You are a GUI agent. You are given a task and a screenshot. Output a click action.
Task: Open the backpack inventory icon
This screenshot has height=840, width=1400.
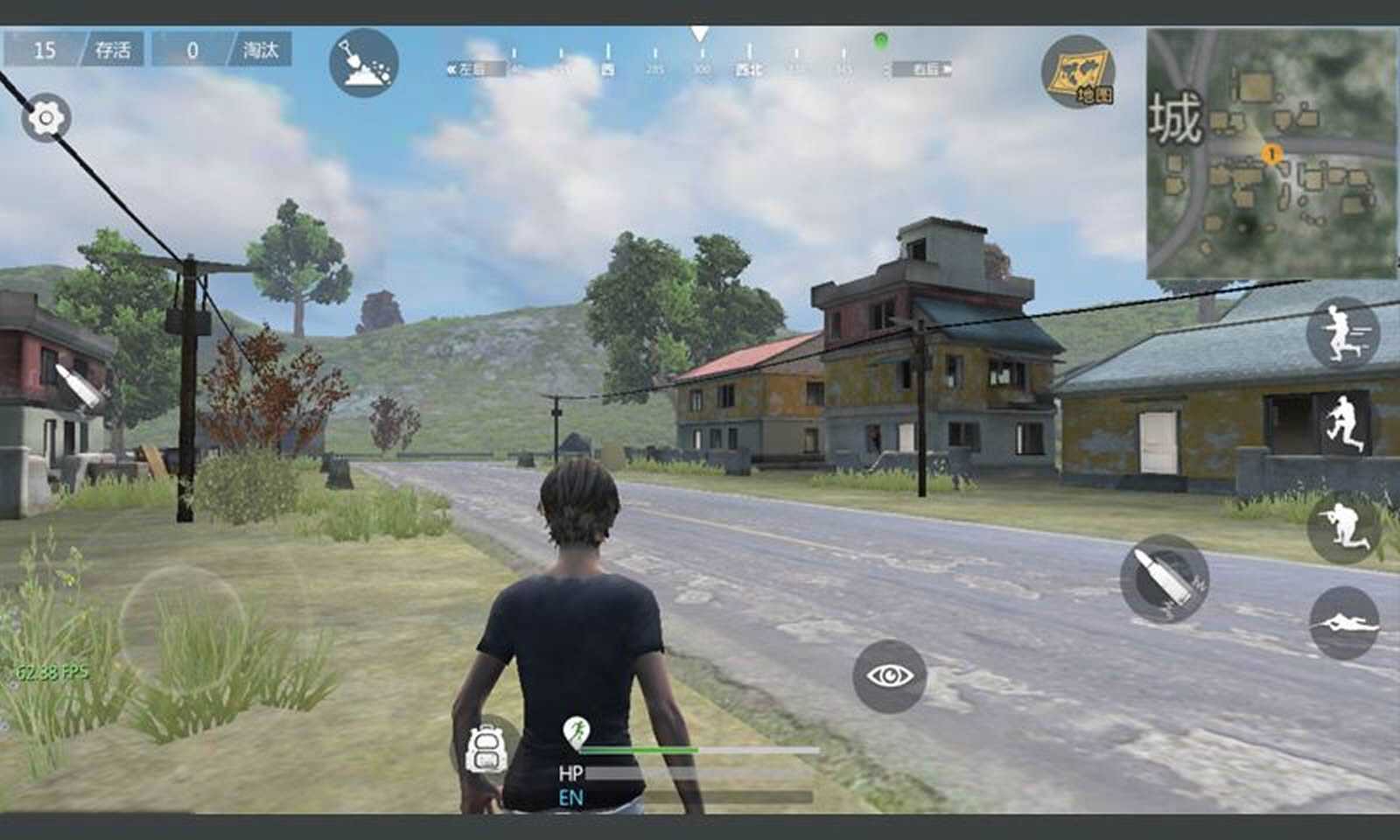pos(486,750)
